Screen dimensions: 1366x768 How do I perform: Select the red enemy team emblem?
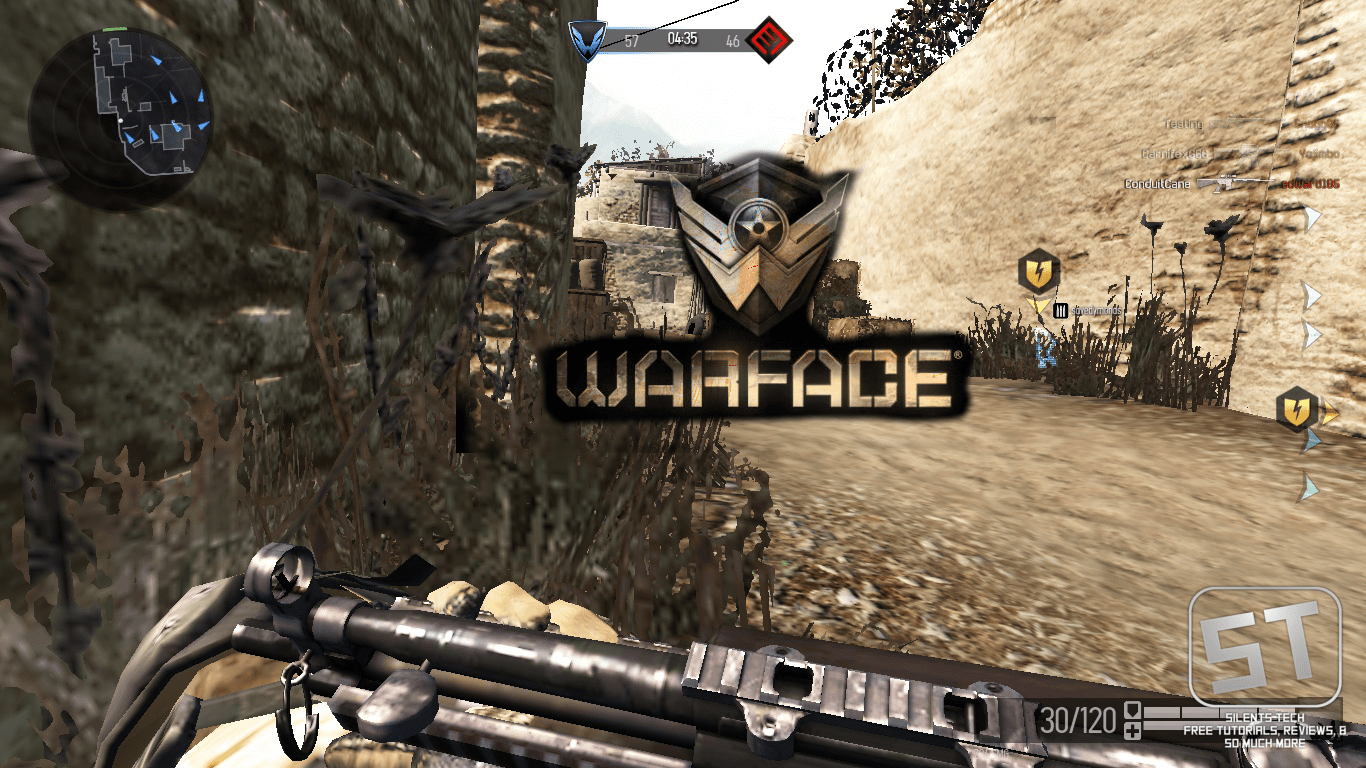(x=769, y=41)
